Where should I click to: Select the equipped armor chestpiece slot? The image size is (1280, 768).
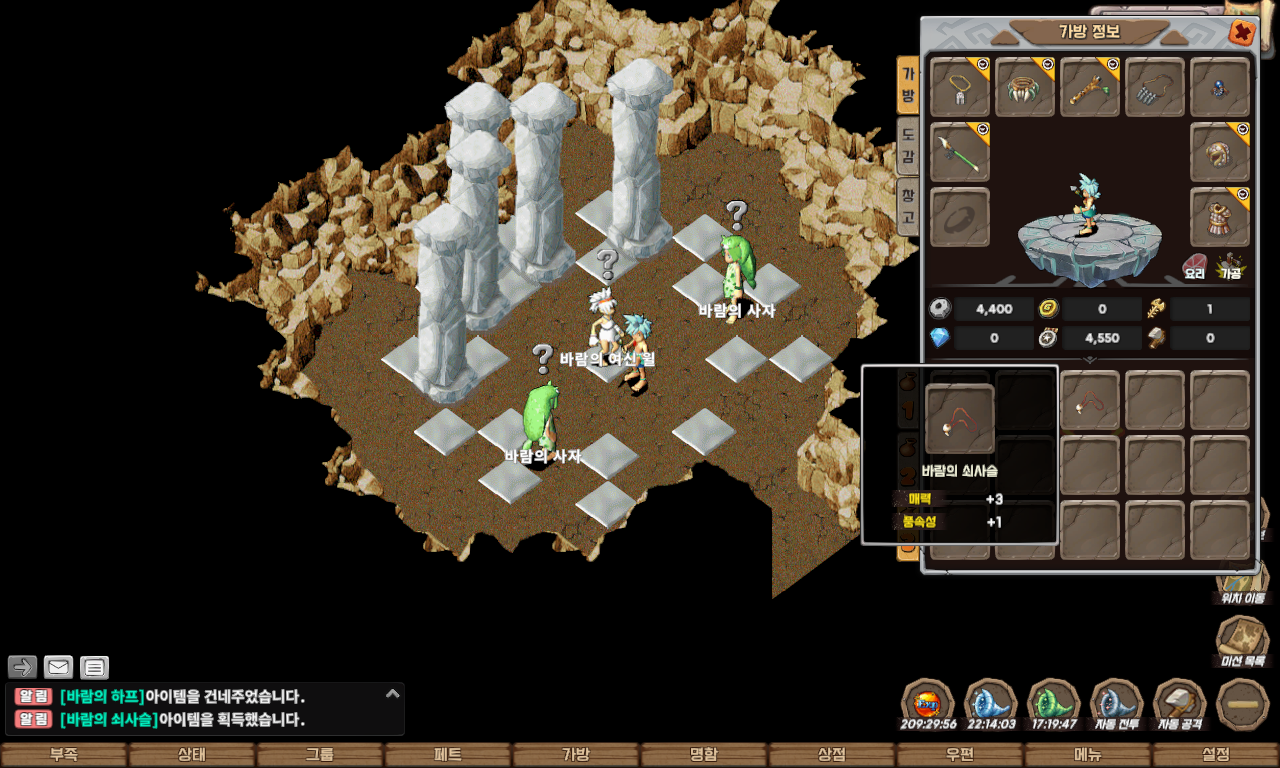click(1220, 216)
